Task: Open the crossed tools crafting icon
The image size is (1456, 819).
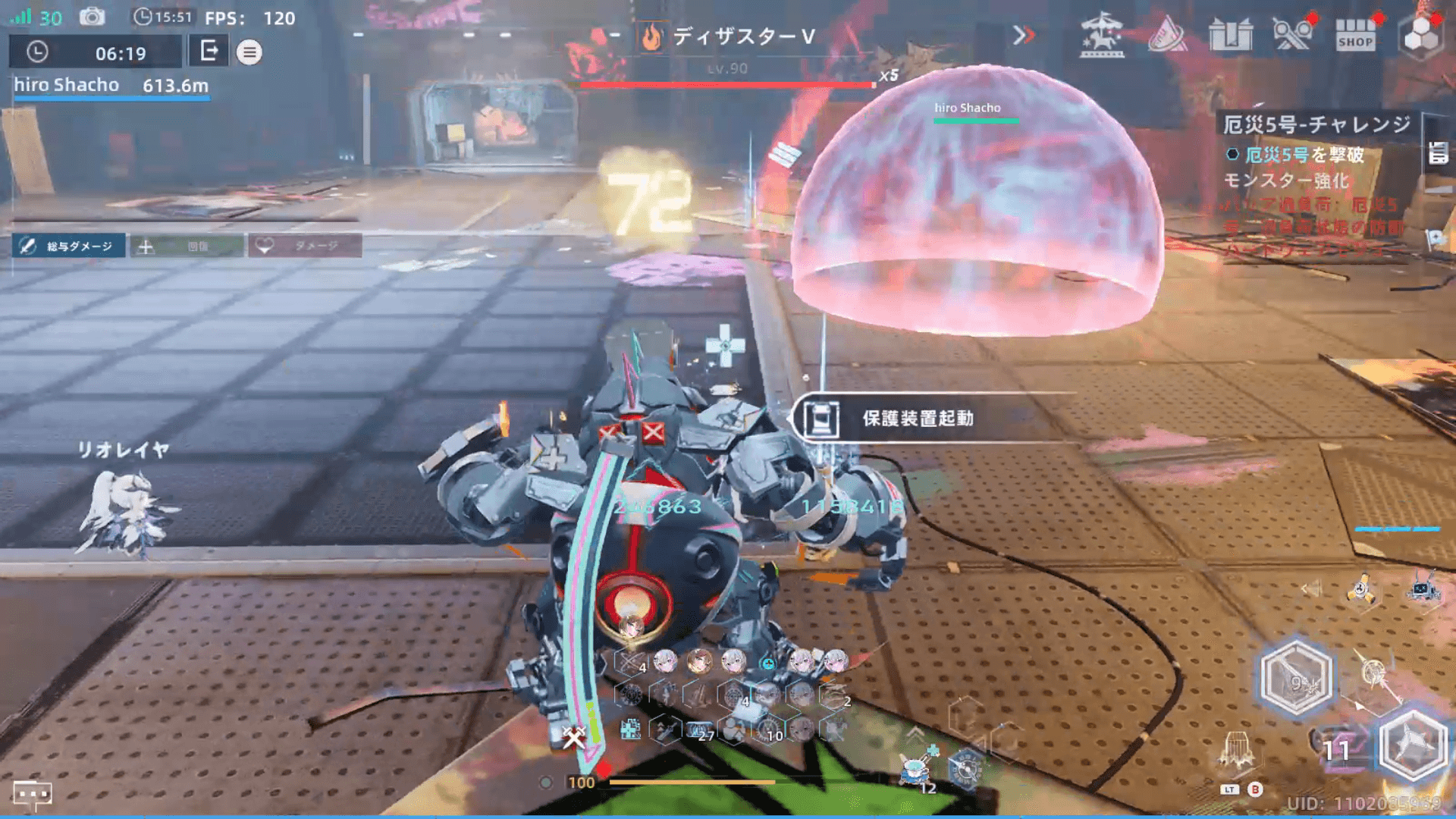Action: point(1292,36)
